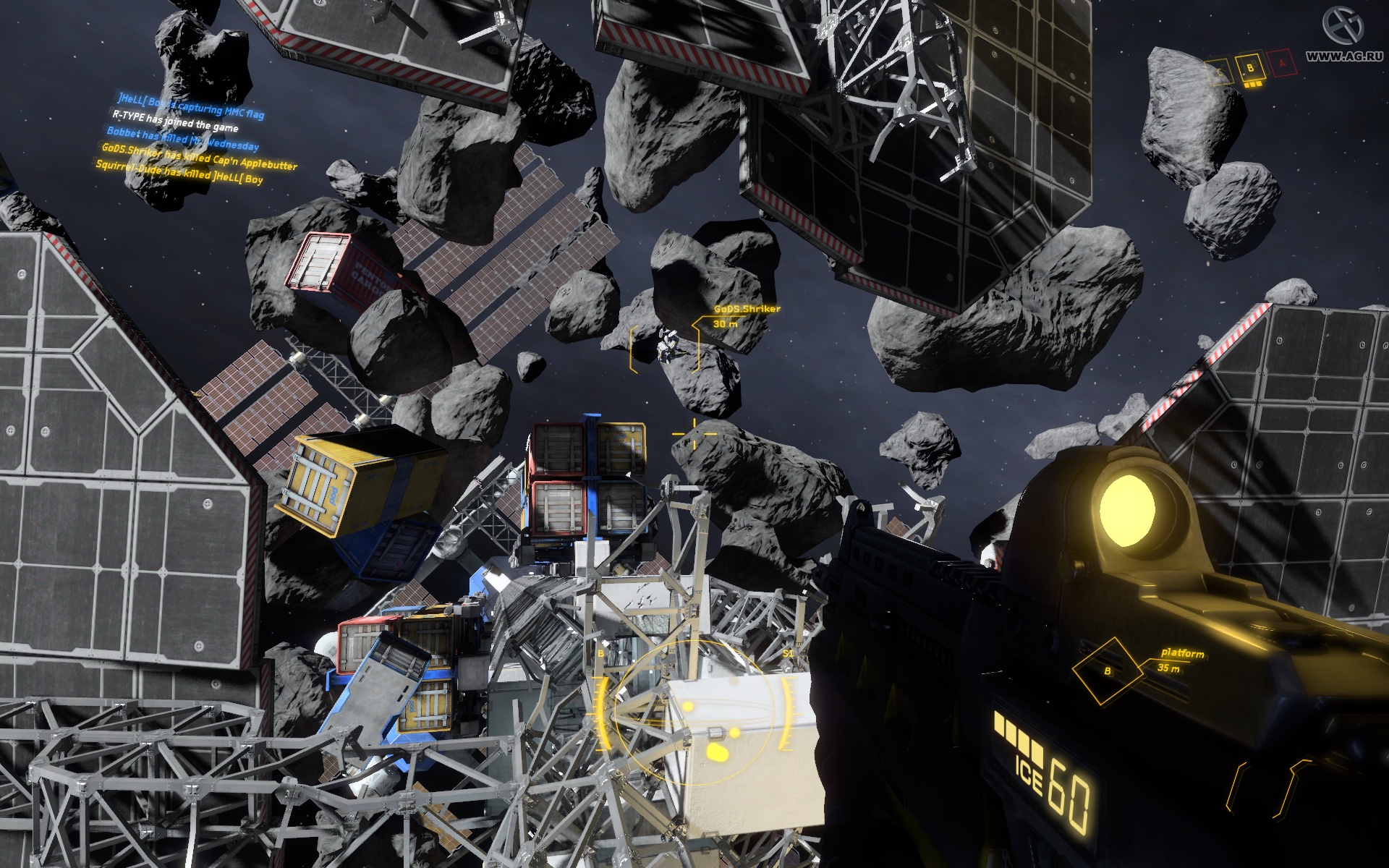The width and height of the screenshot is (1389, 868).
Task: Select the red weapon slot A indicator
Action: 1282,64
